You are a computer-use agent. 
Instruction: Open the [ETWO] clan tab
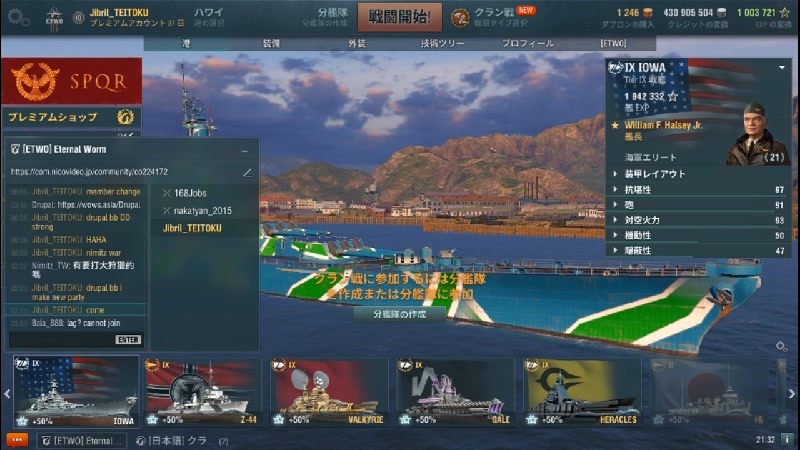(x=612, y=44)
